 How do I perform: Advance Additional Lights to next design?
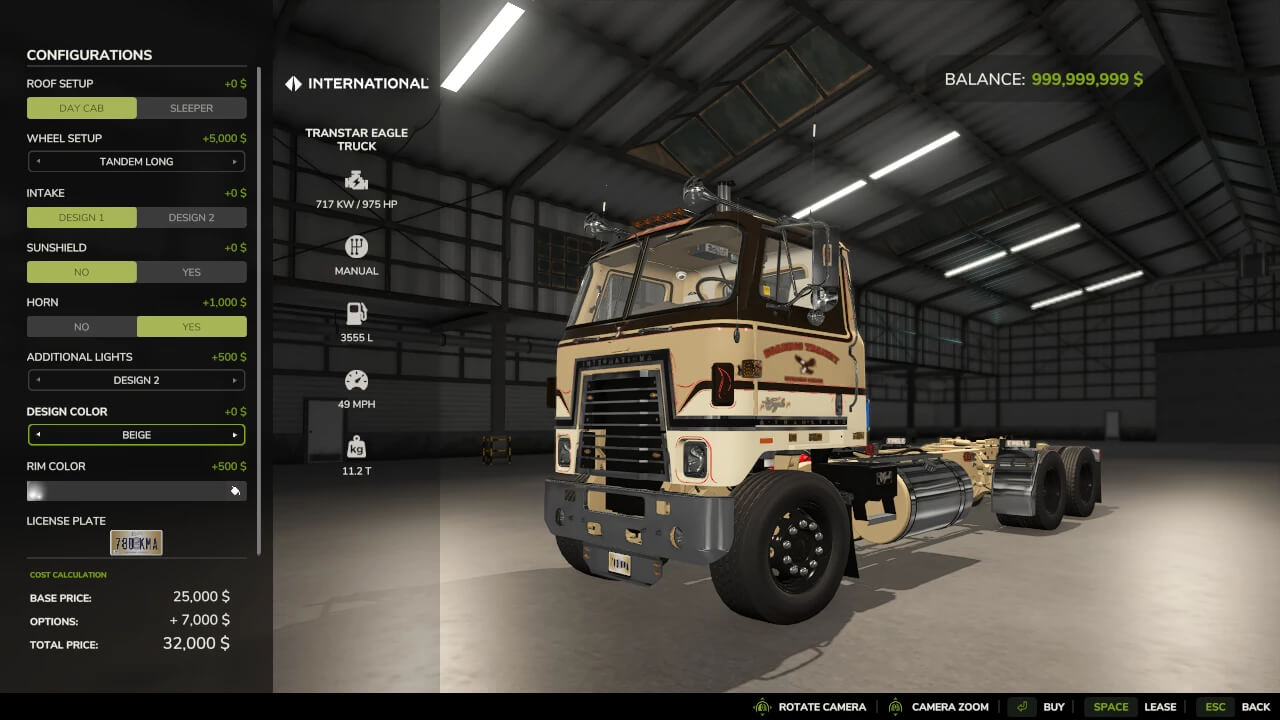point(235,381)
